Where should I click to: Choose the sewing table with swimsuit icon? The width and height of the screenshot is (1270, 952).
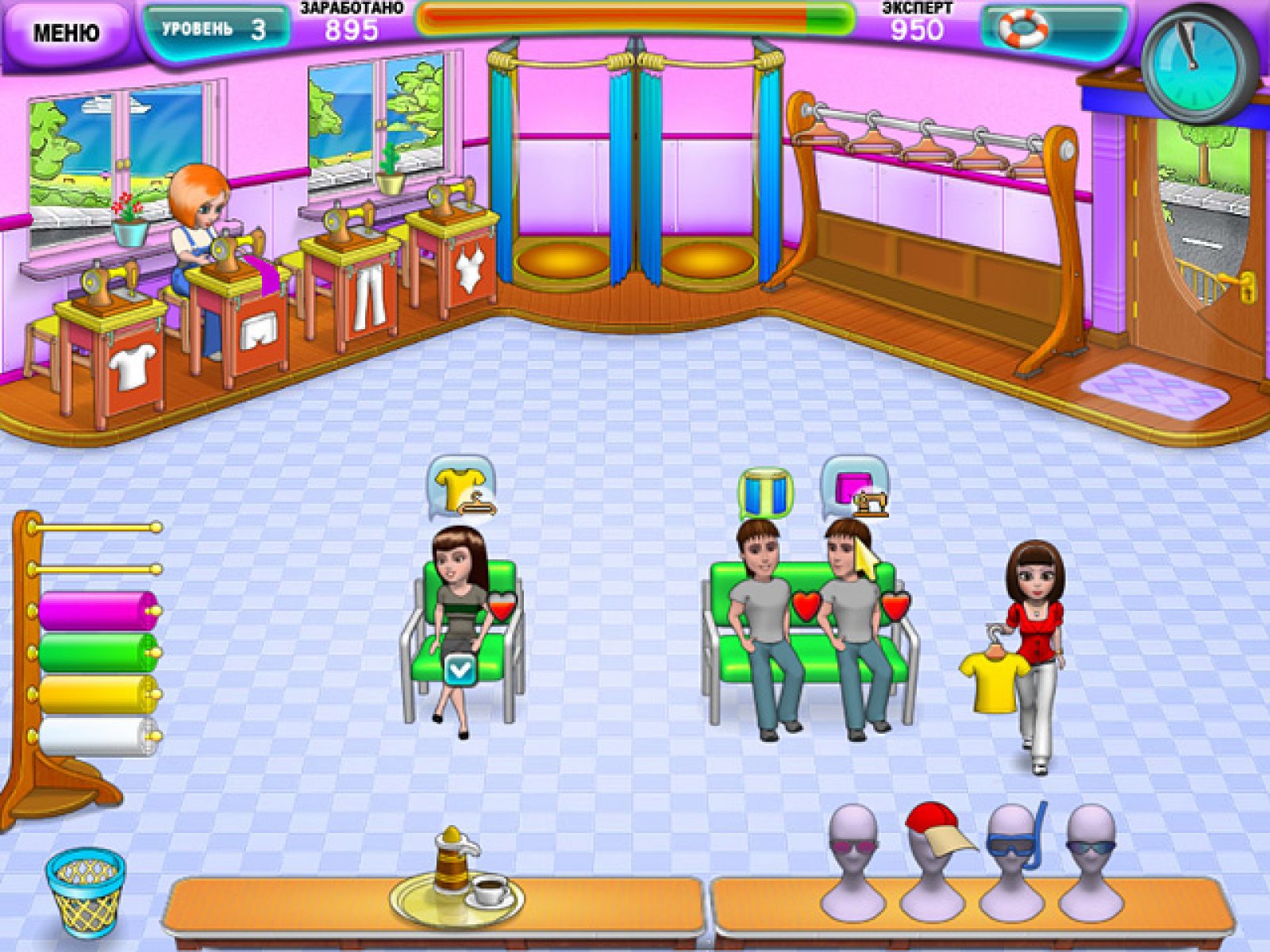coord(452,254)
